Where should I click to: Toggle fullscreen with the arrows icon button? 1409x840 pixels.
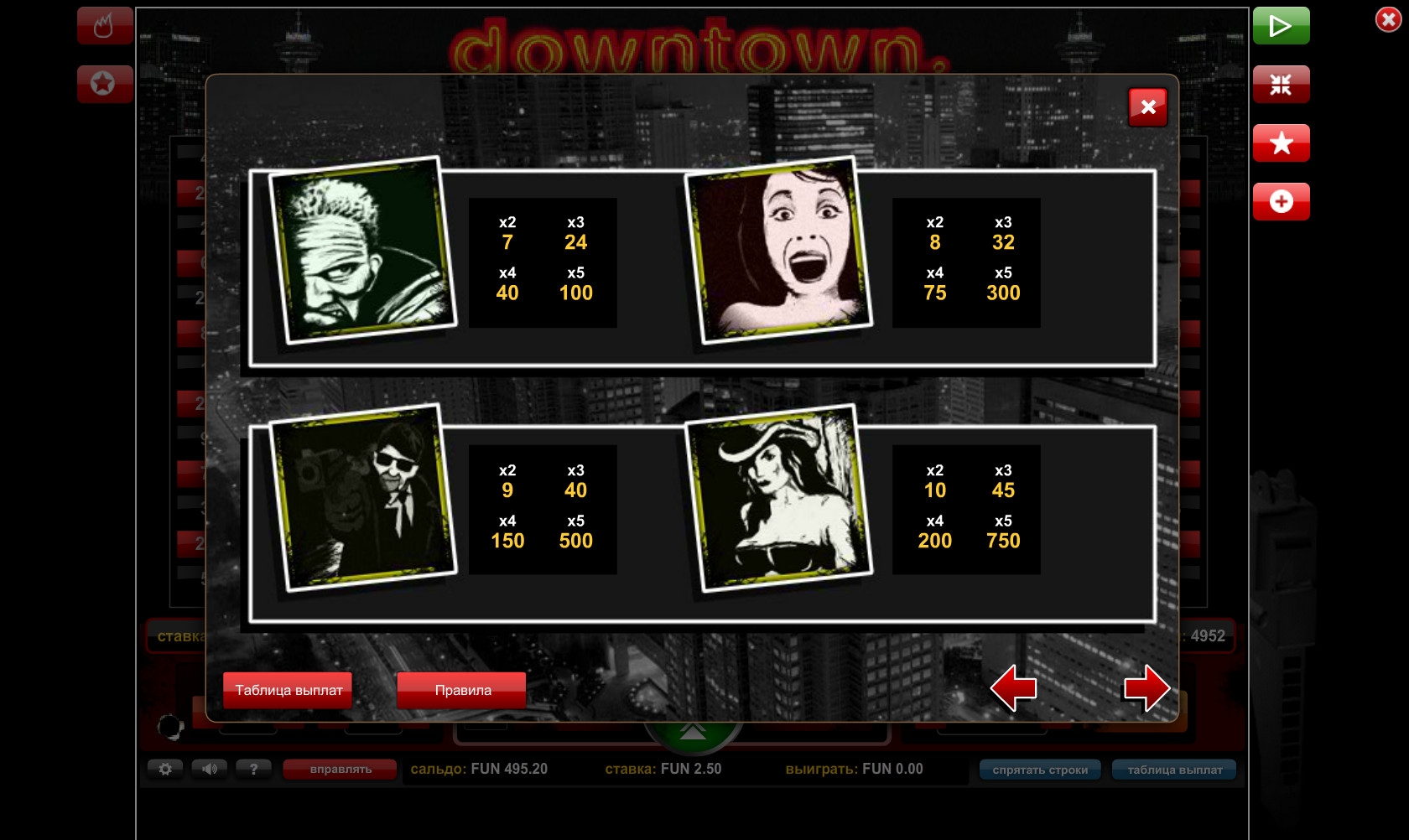[x=1281, y=84]
